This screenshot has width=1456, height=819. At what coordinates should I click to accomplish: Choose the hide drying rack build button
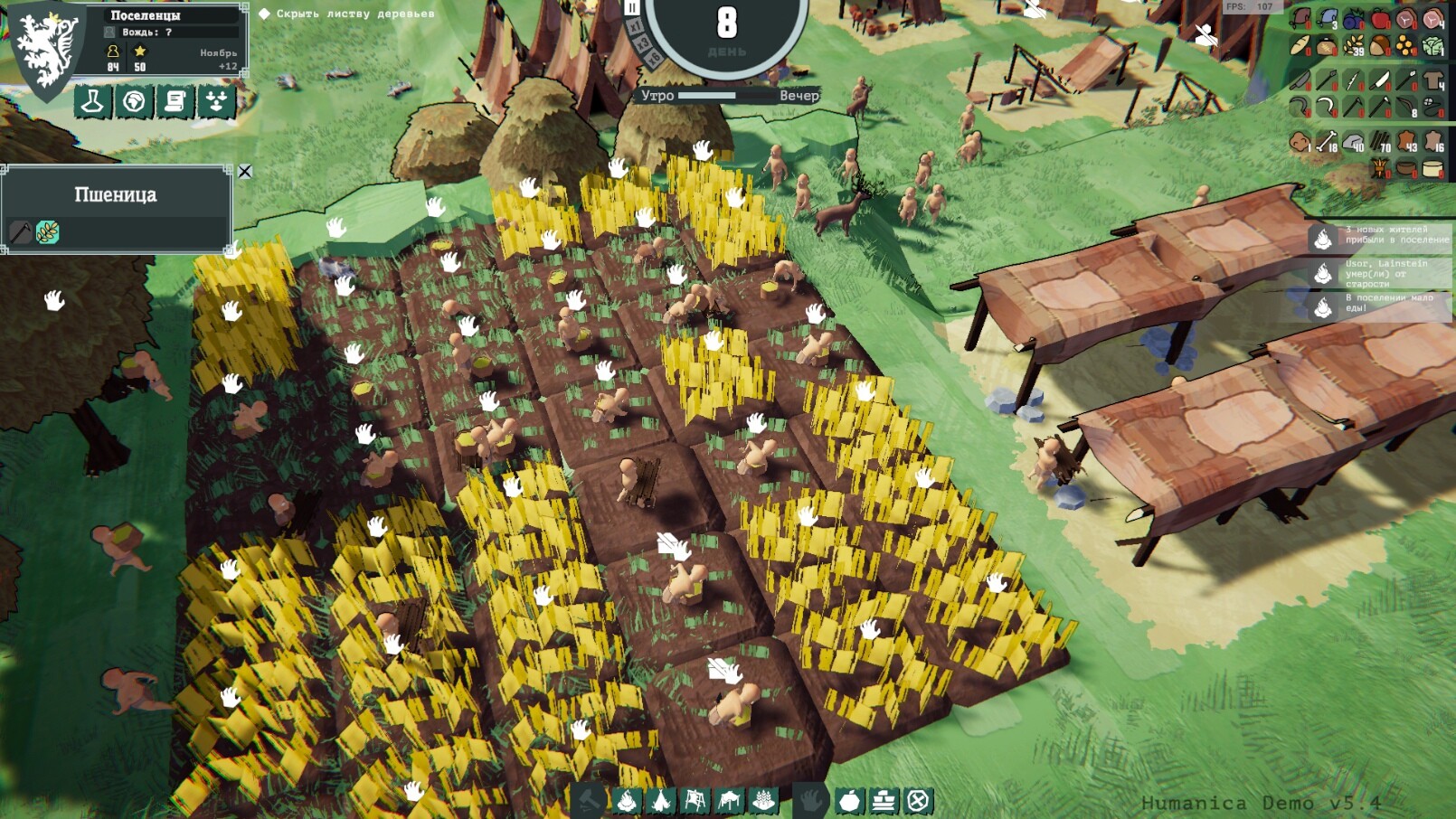(x=695, y=801)
